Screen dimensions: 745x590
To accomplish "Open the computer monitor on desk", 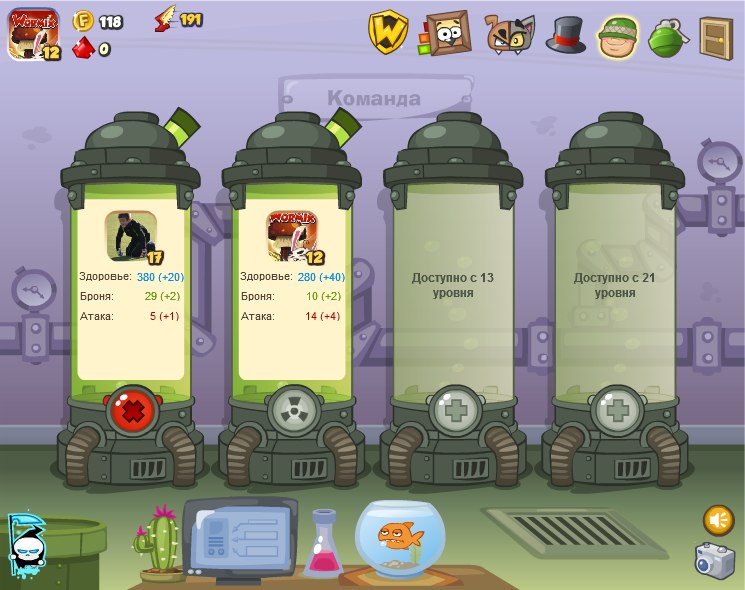I will (238, 537).
